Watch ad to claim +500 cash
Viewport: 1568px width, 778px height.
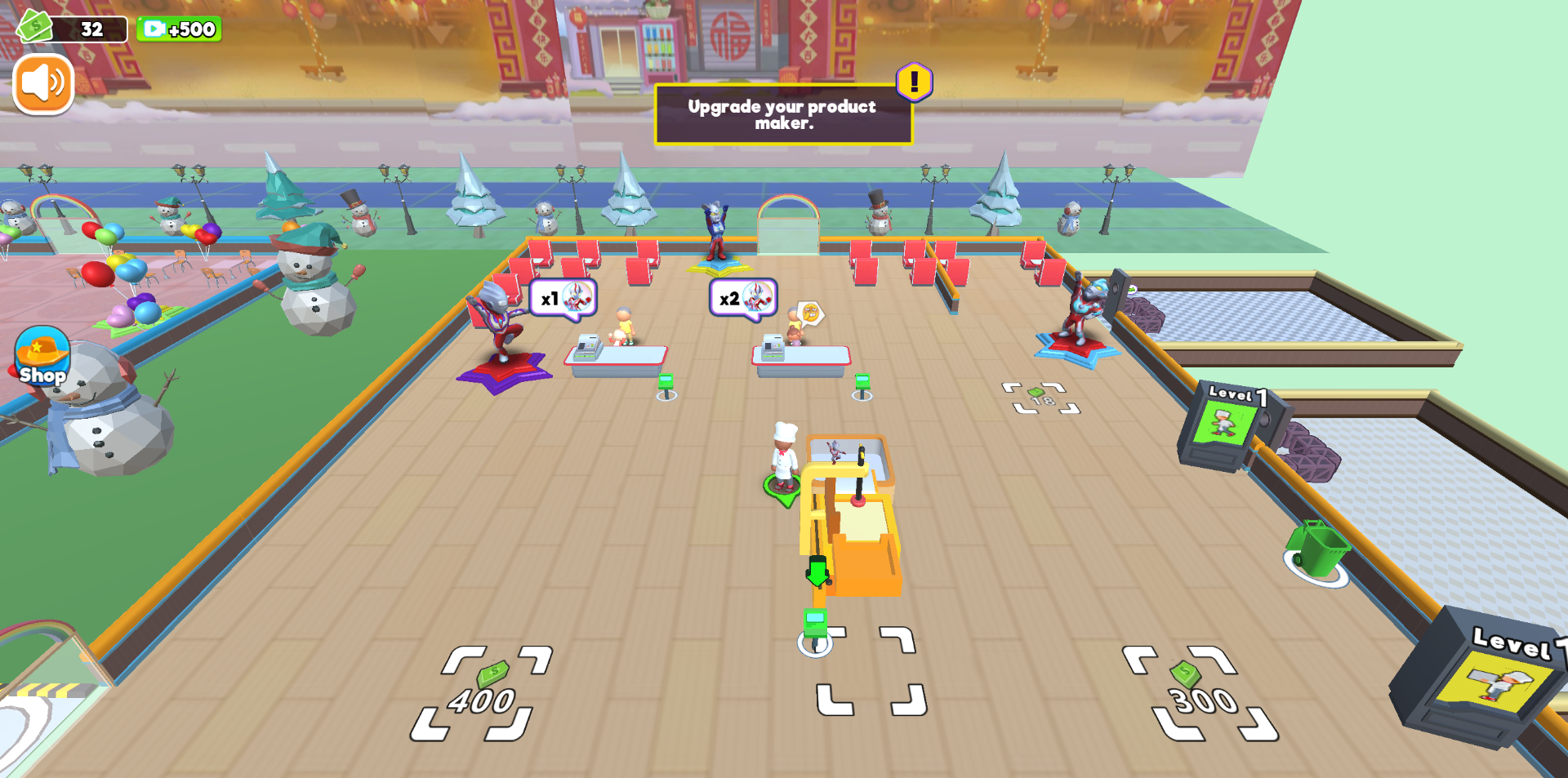pyautogui.click(x=179, y=29)
